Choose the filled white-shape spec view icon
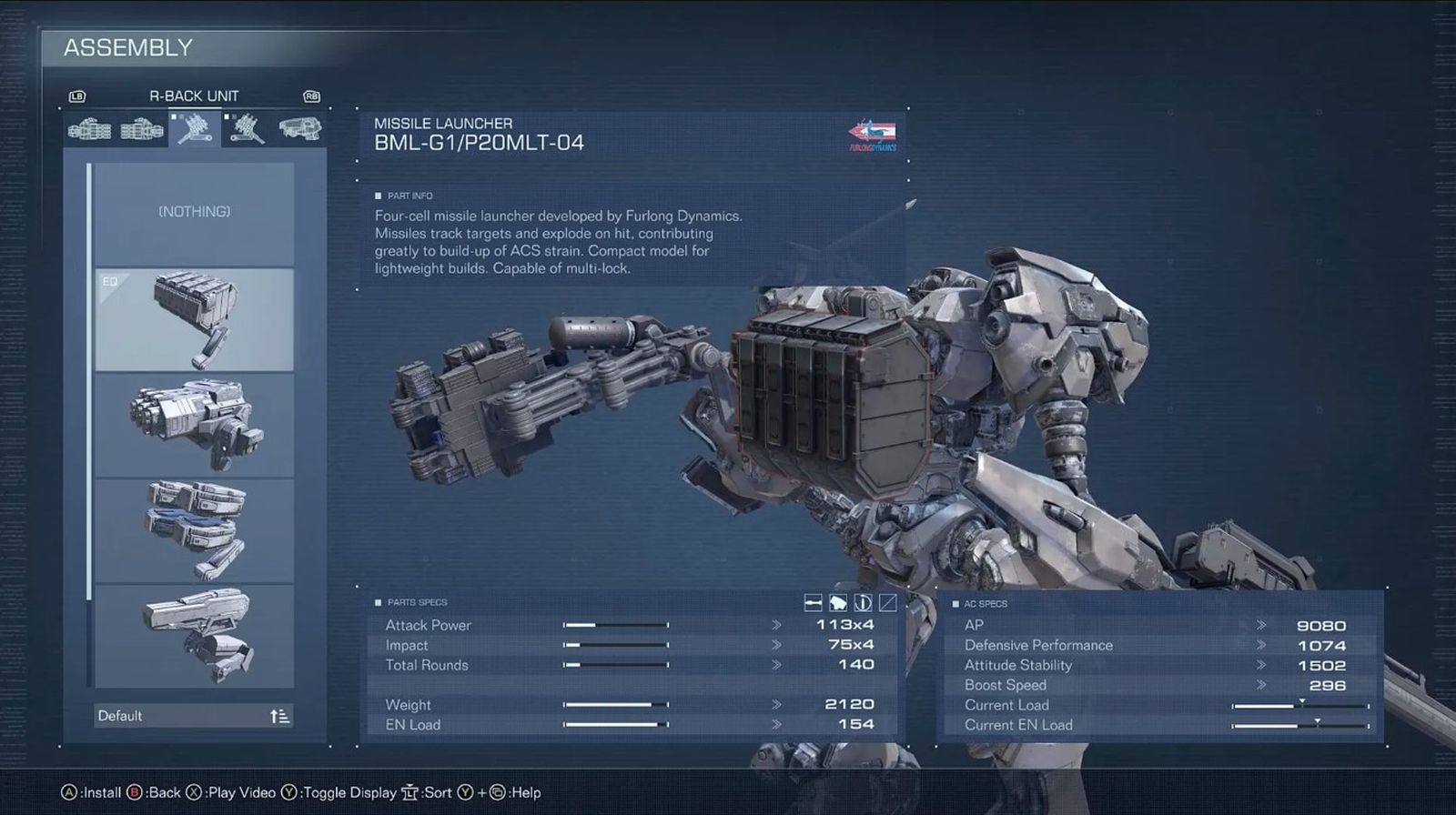Image resolution: width=1456 pixels, height=815 pixels. point(838,602)
